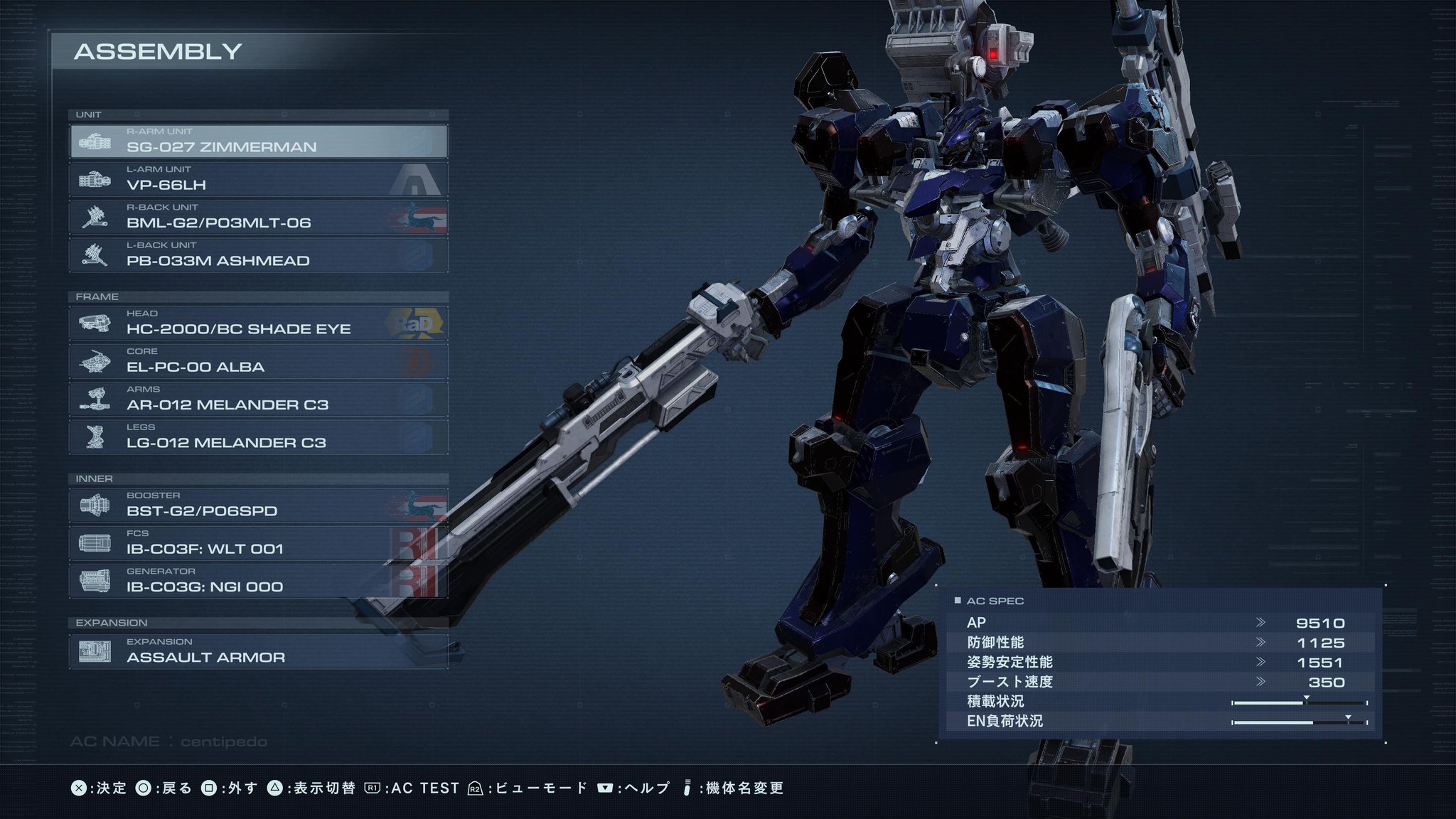Select the BST-G2/P06SPD booster slot
1456x819 pixels.
(x=258, y=505)
